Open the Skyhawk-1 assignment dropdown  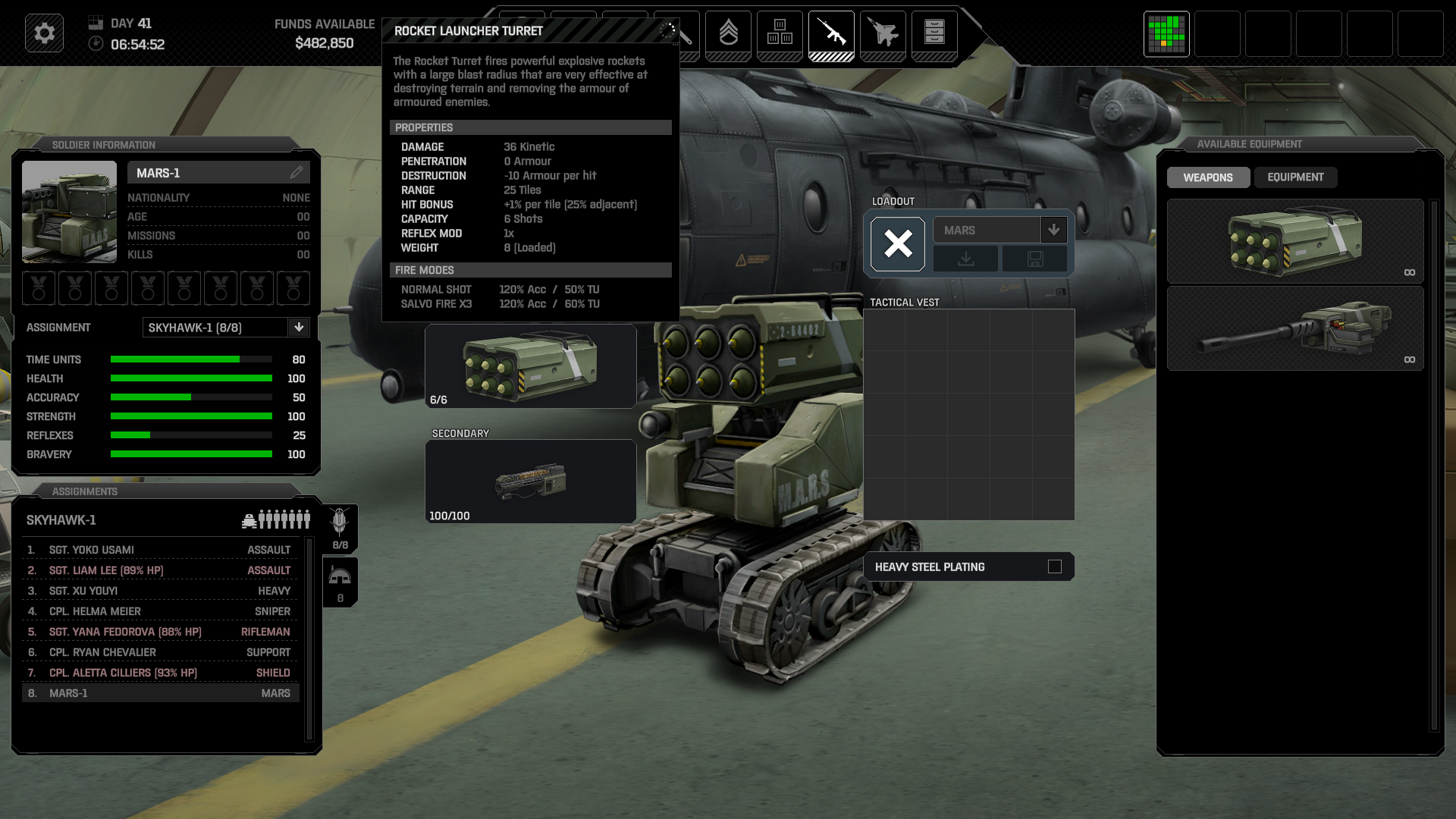[x=299, y=328]
